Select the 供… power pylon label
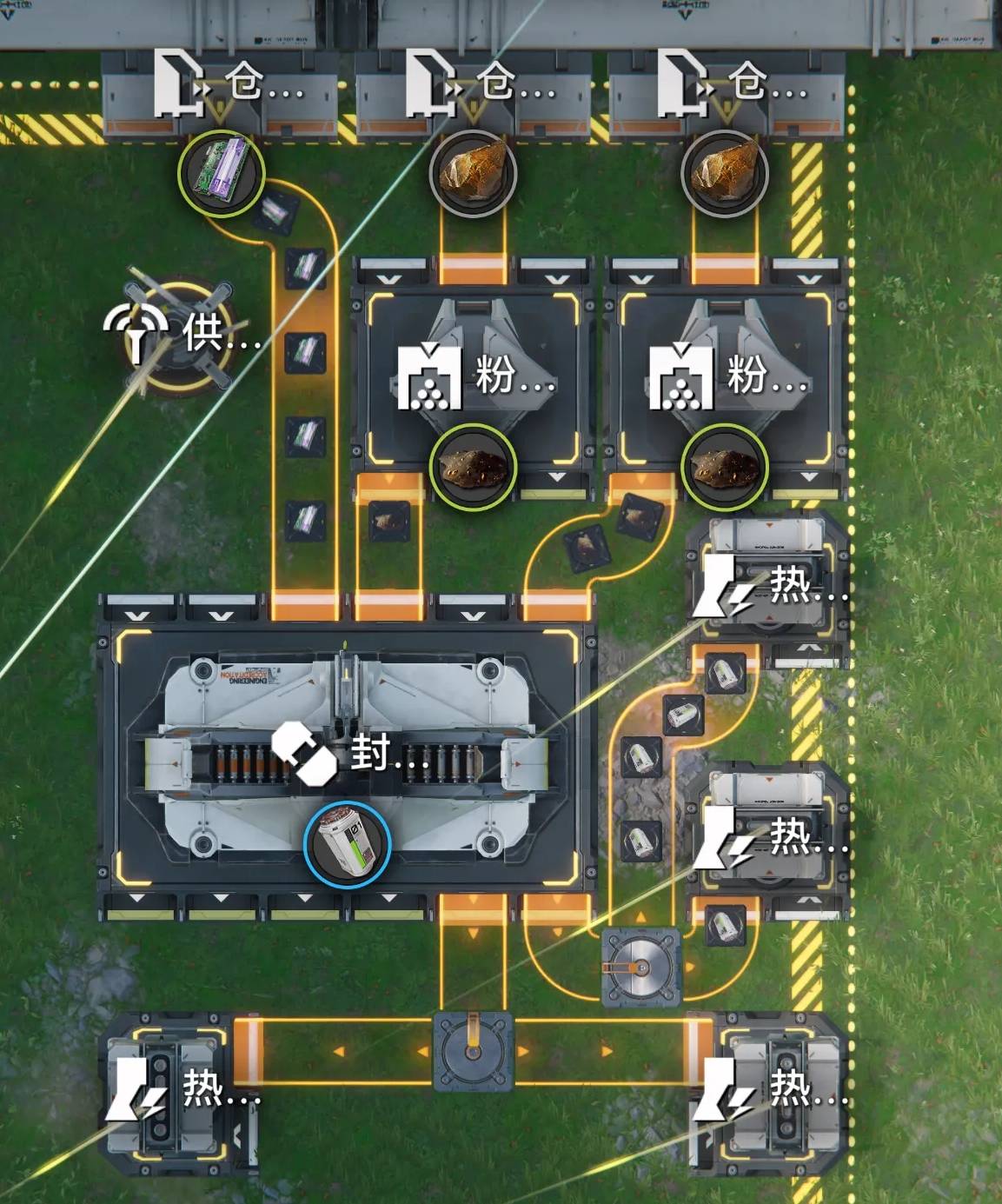 (182, 332)
